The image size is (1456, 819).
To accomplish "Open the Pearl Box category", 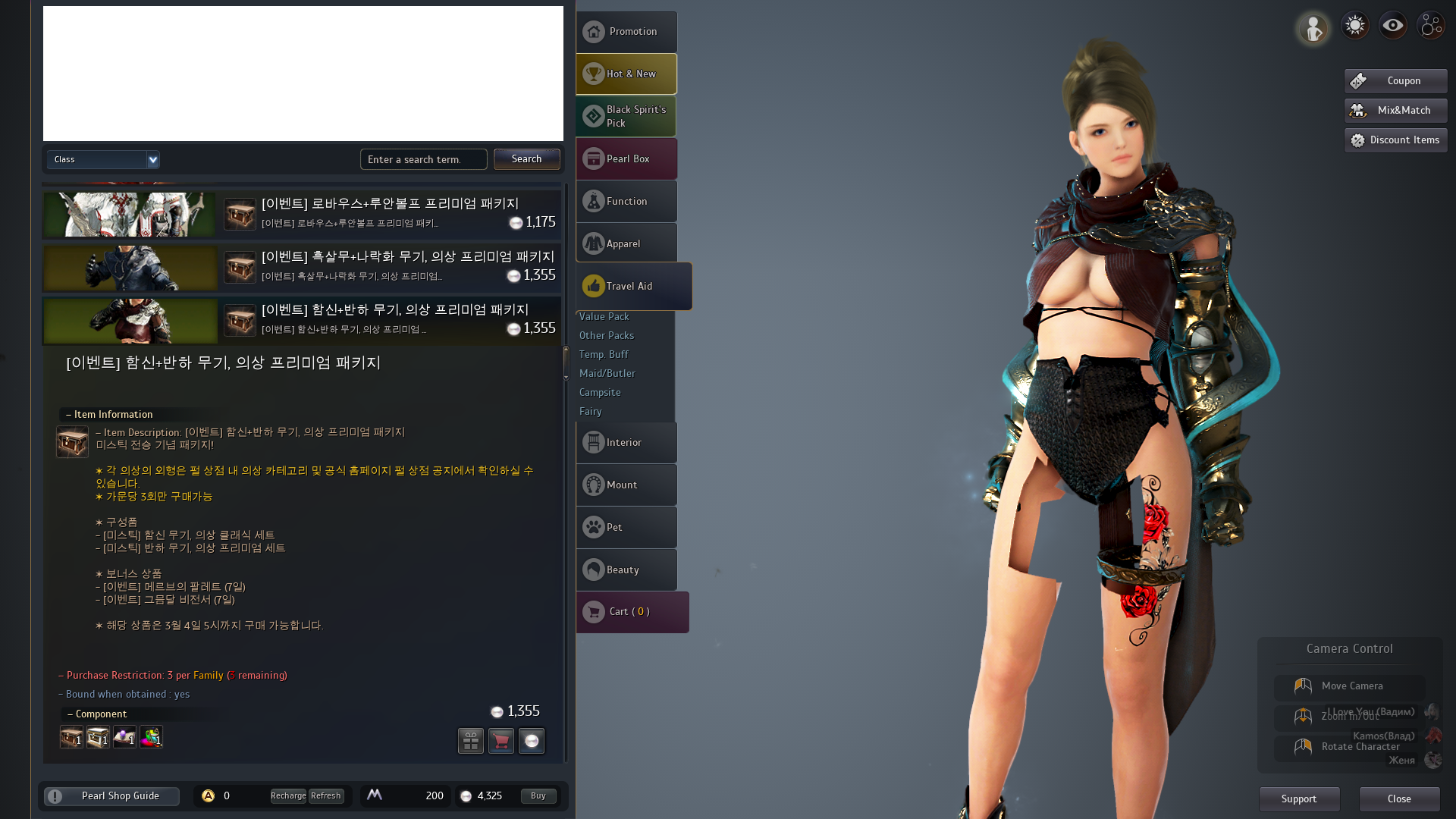I will coord(626,158).
